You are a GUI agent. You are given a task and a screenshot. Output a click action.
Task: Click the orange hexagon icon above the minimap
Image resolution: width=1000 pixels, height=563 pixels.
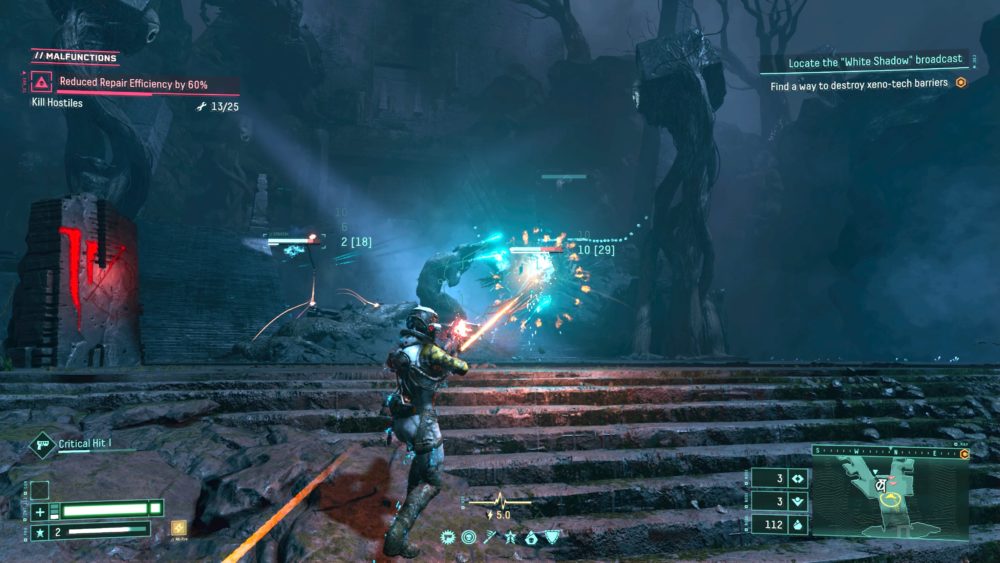(964, 453)
